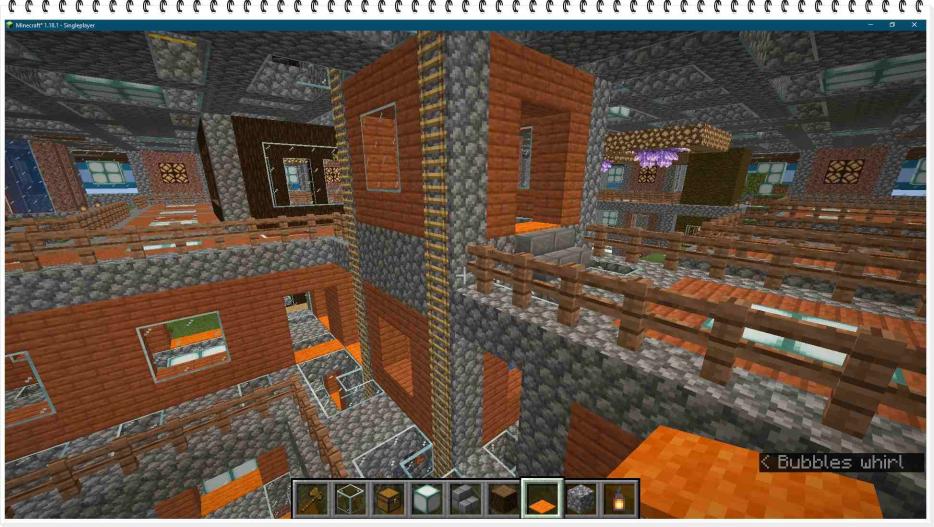Viewport: 934px width, 527px height.
Task: Close the Minecraft window
Action: 915,24
